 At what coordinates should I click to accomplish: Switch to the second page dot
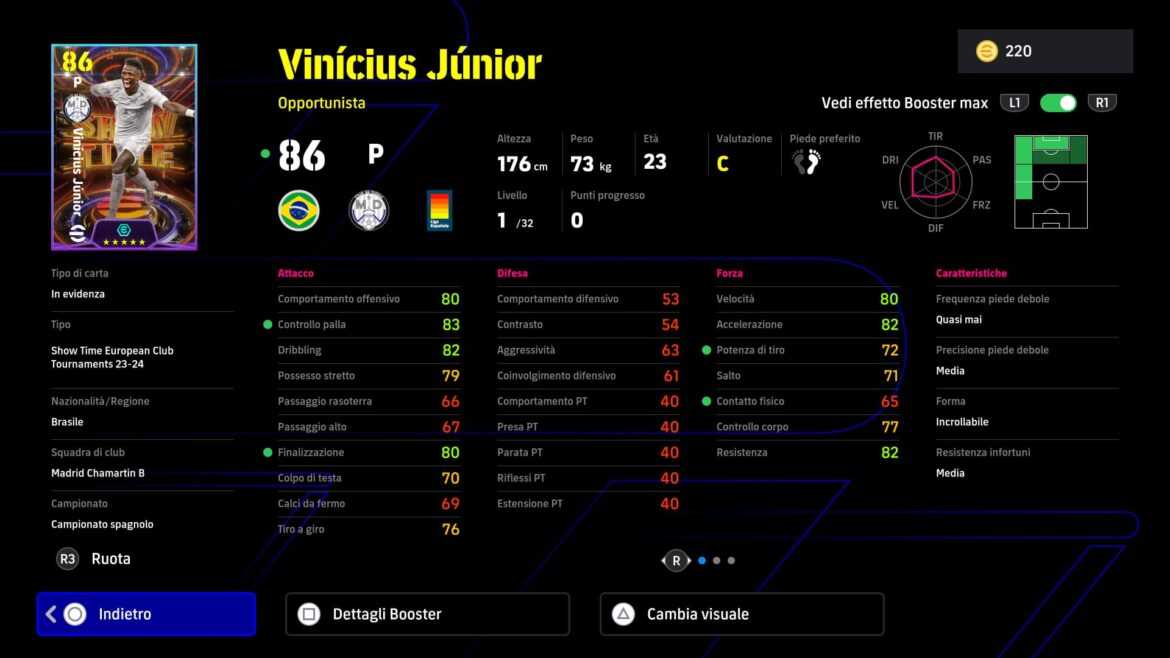[x=716, y=561]
